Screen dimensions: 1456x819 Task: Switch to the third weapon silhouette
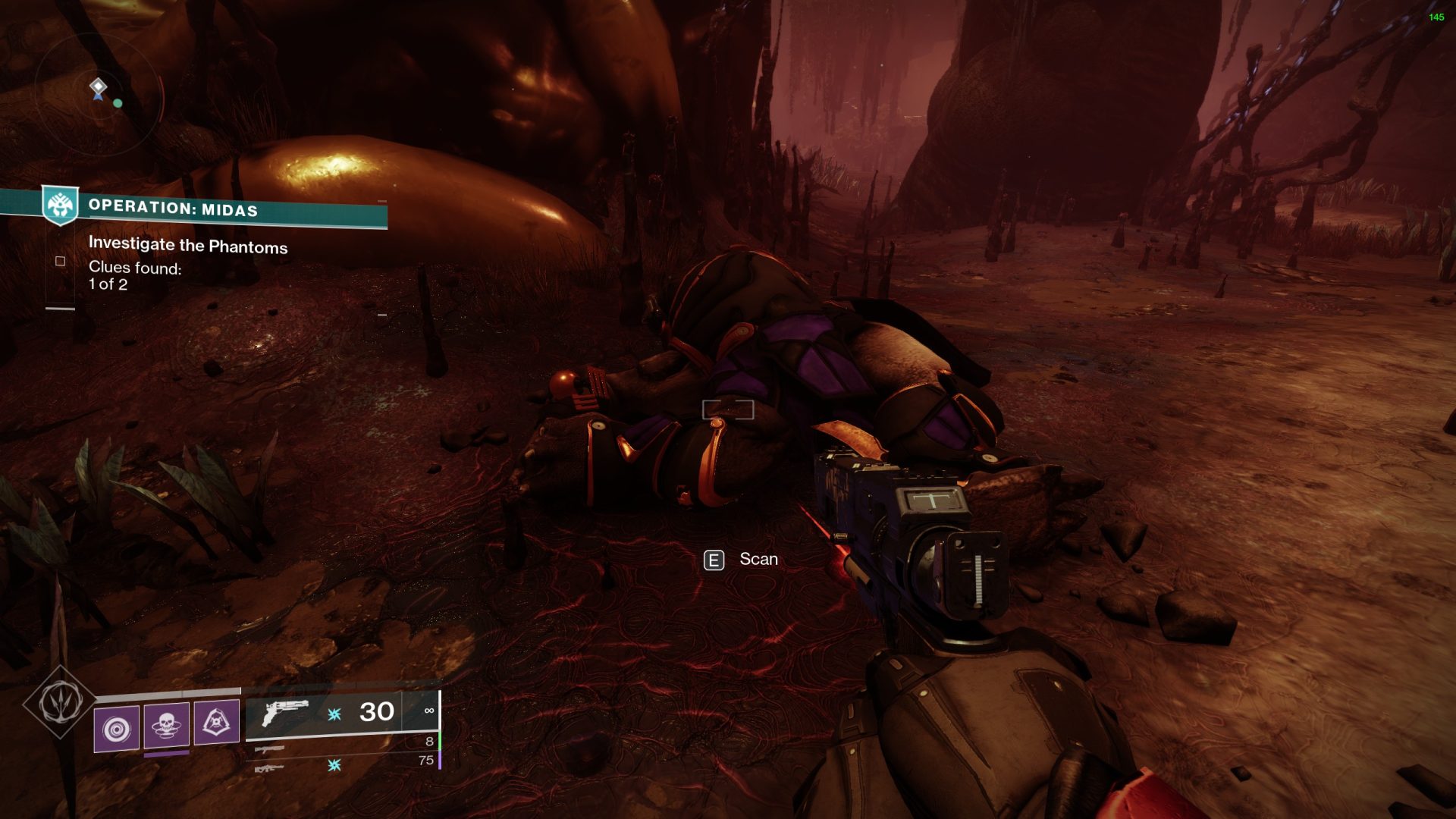click(269, 769)
